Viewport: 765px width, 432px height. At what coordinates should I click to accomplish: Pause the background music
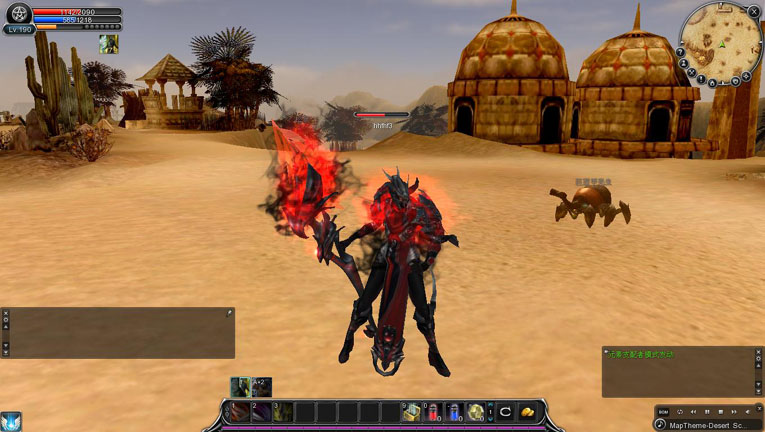click(707, 411)
